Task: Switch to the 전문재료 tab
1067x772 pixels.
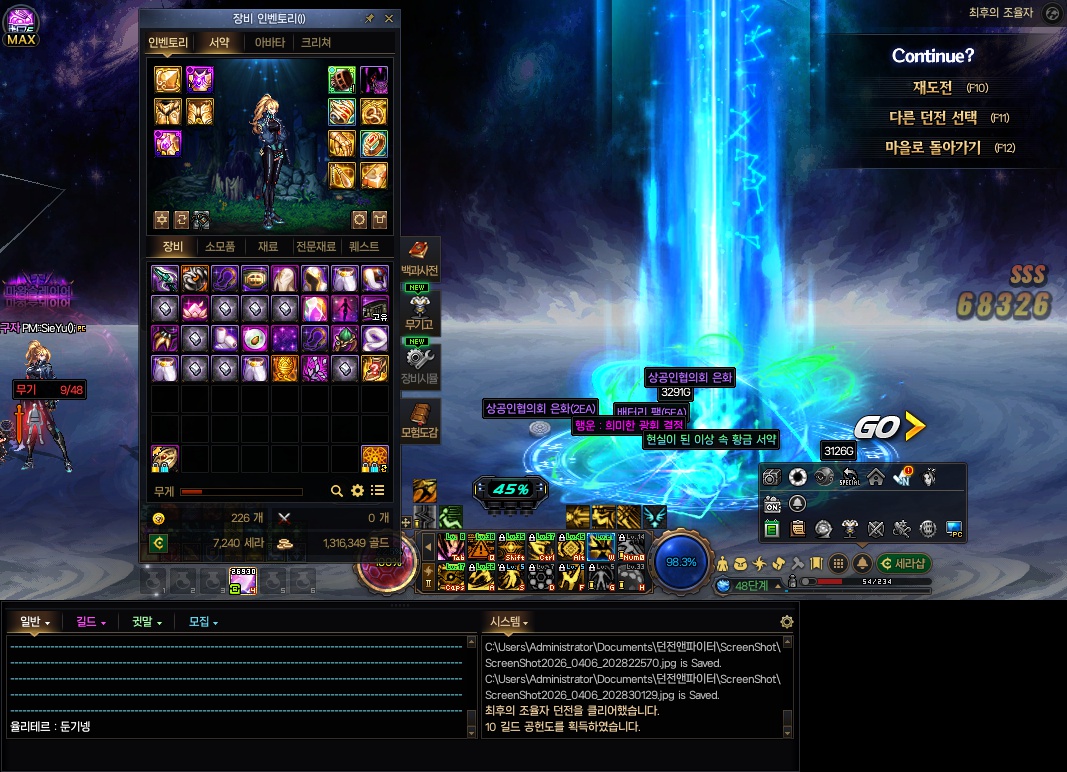Action: click(315, 247)
